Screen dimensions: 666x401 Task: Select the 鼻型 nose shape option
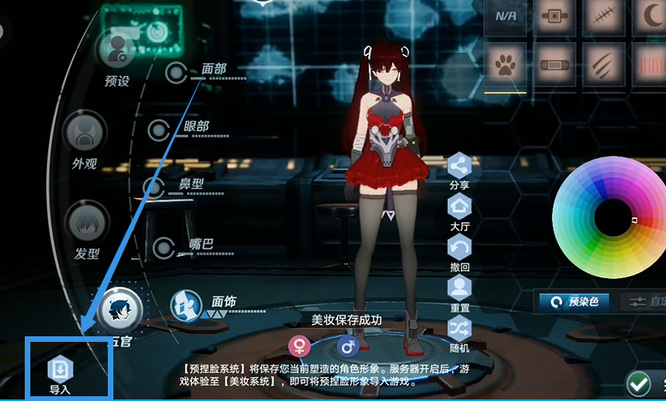[x=155, y=187]
